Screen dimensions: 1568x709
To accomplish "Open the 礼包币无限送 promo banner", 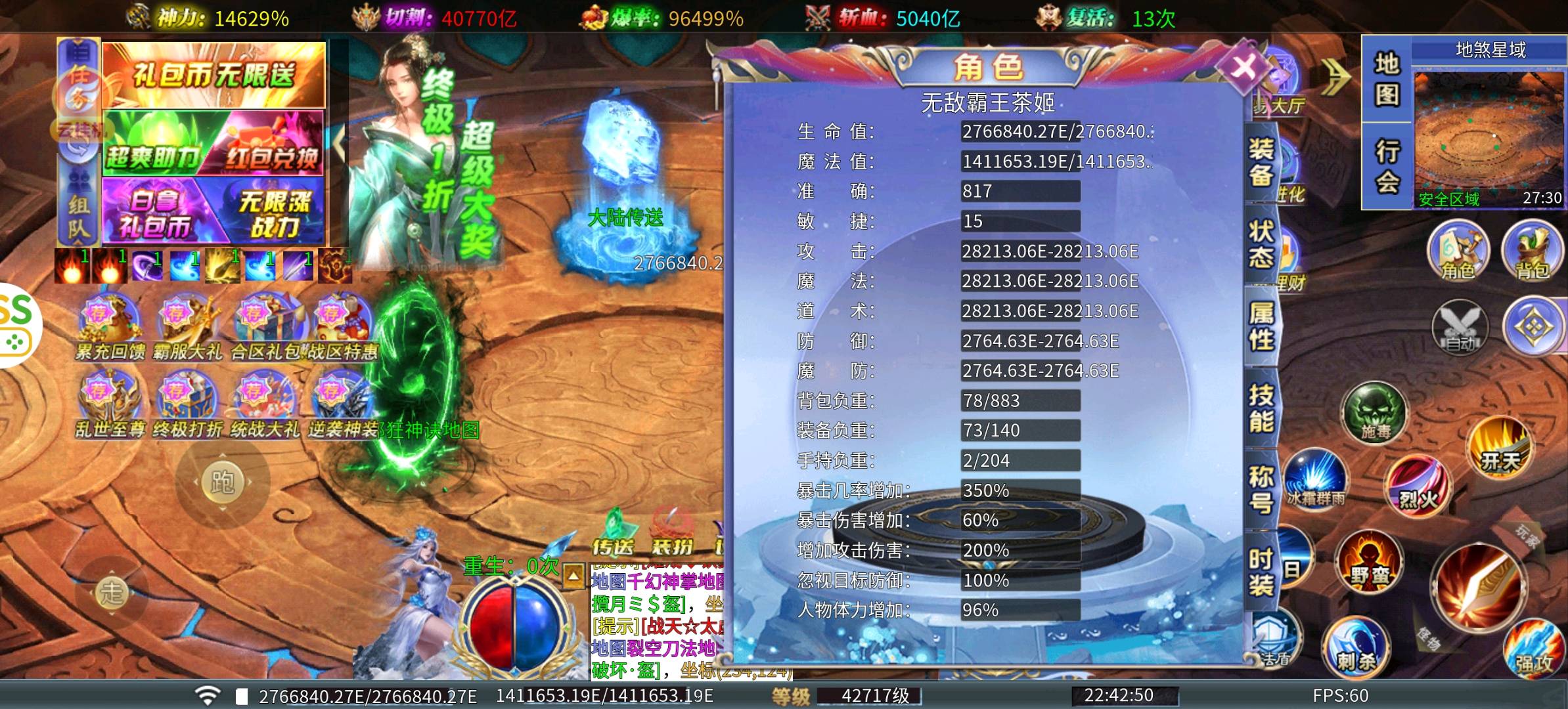I will click(213, 75).
